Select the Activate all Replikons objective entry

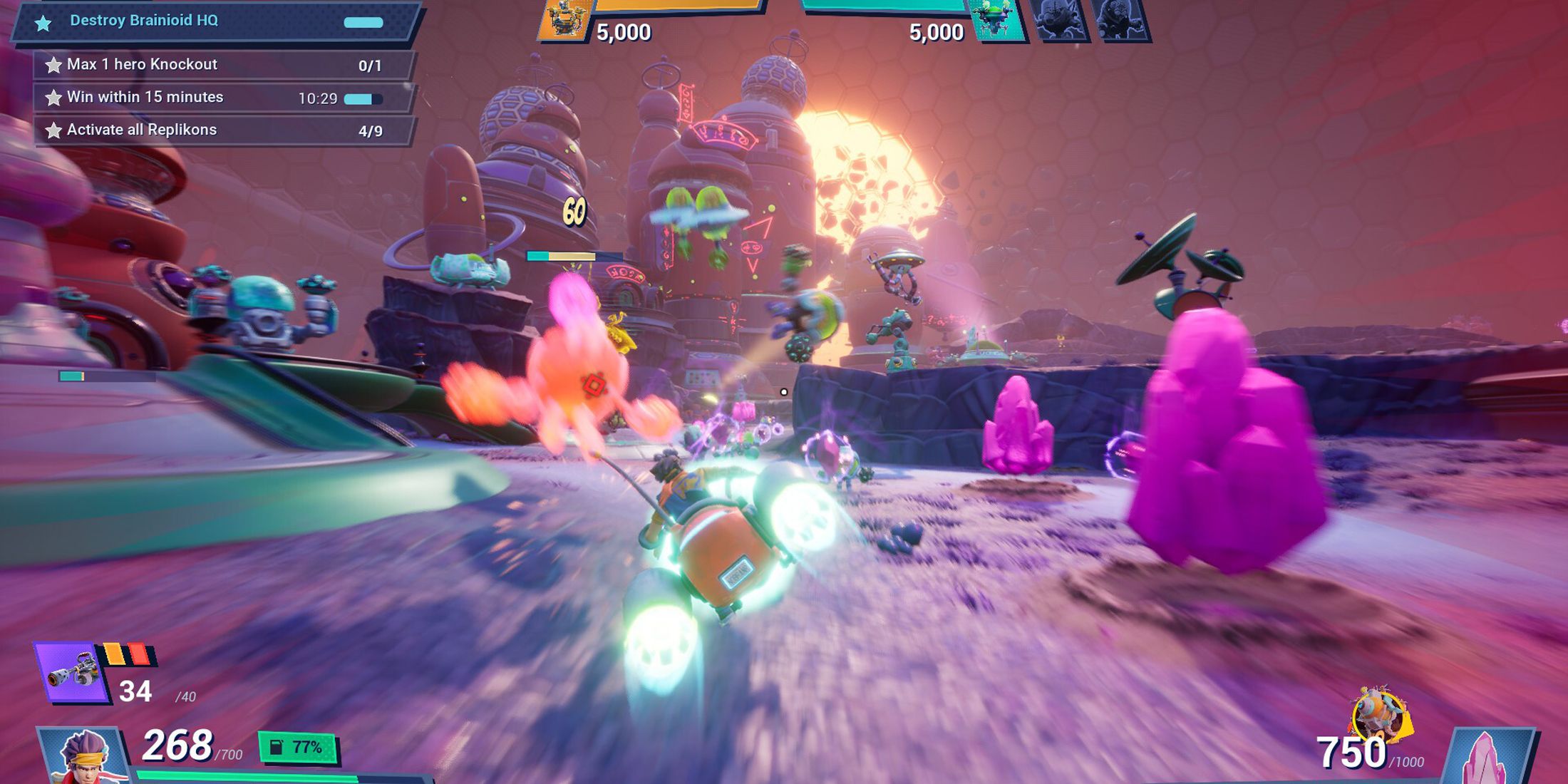[141, 130]
